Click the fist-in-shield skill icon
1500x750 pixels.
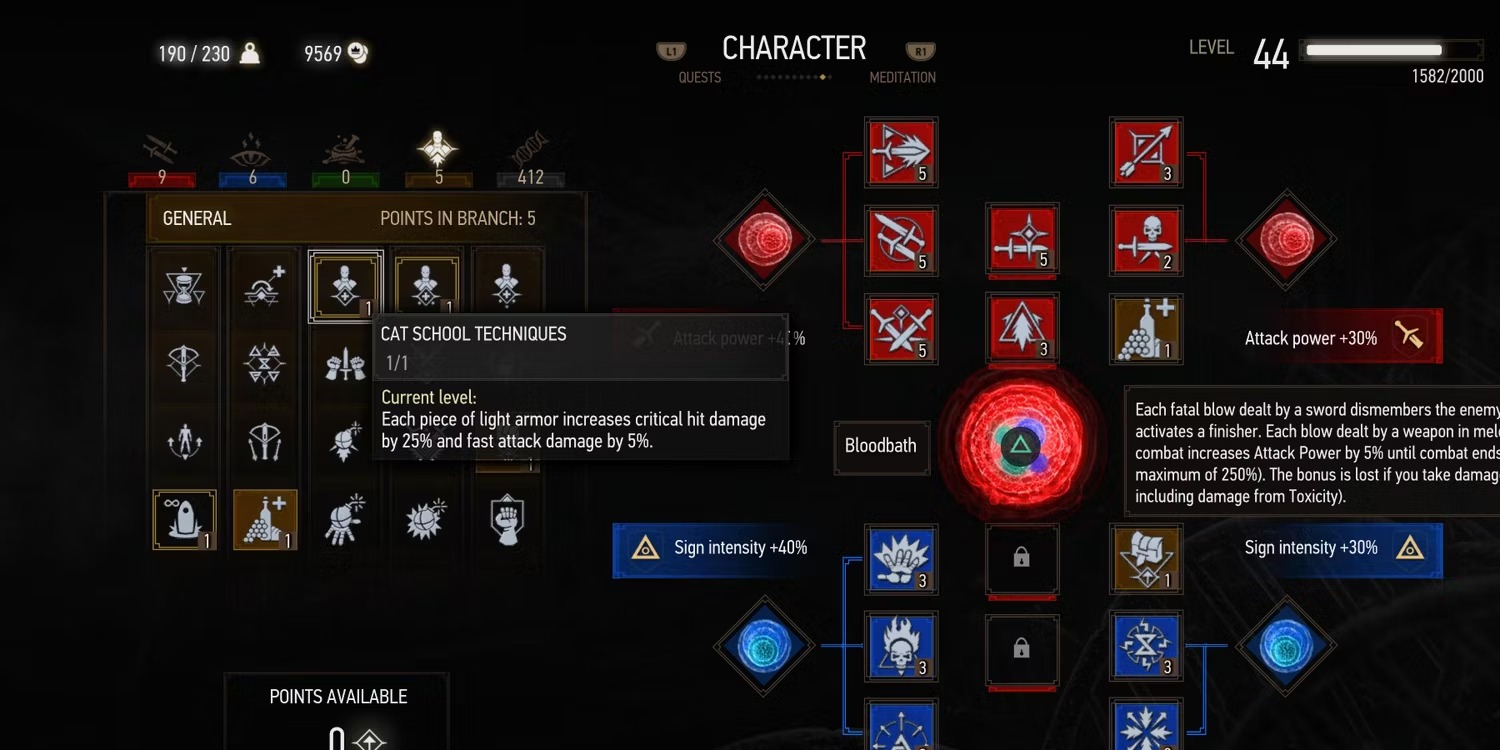click(508, 519)
